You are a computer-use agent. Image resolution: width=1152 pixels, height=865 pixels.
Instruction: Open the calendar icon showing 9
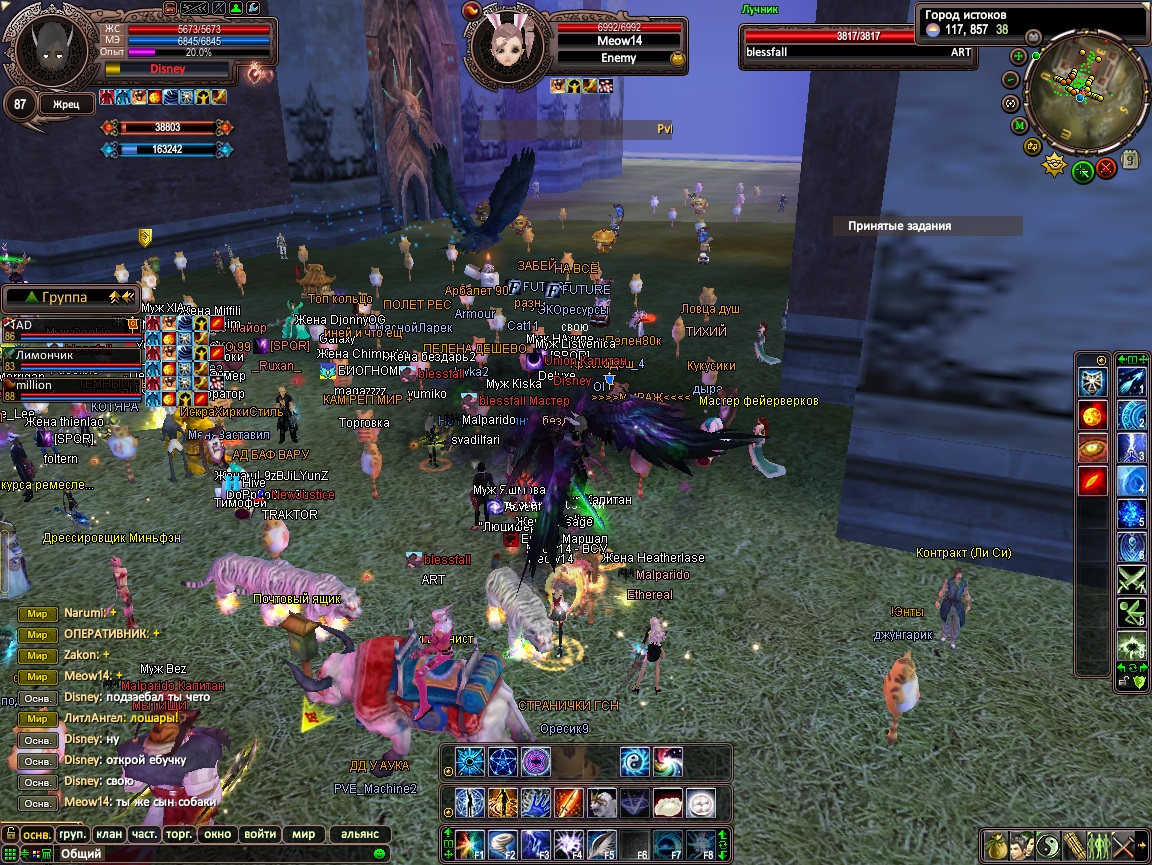click(1131, 158)
